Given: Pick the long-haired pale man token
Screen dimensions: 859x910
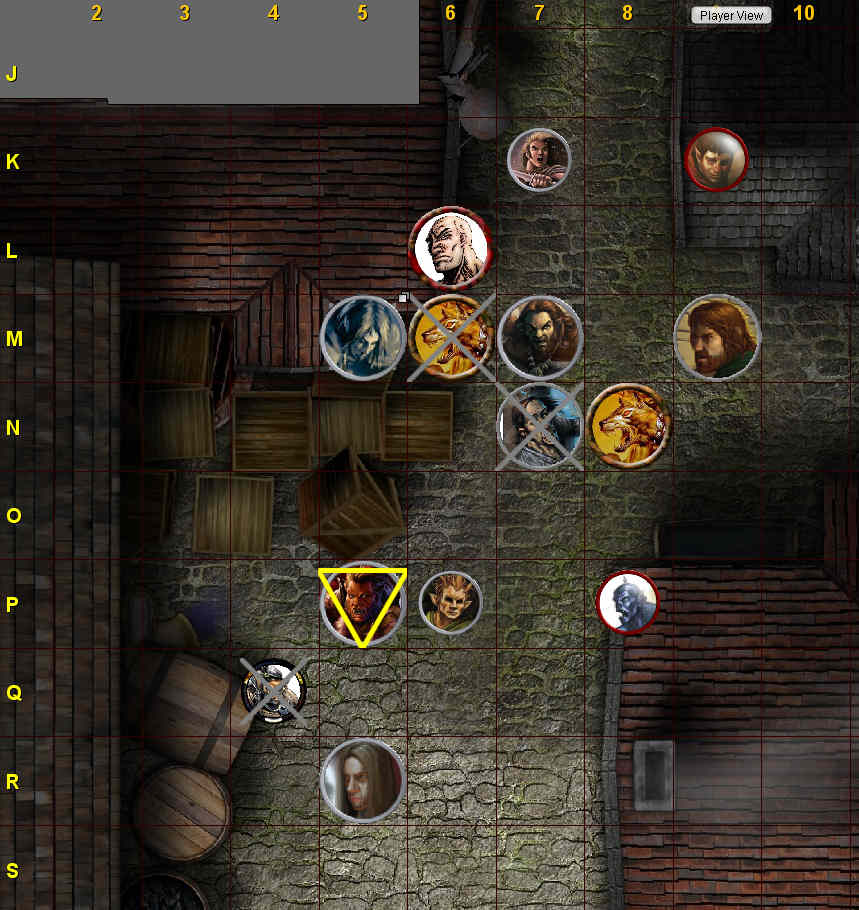Looking at the screenshot, I should coord(362,780).
